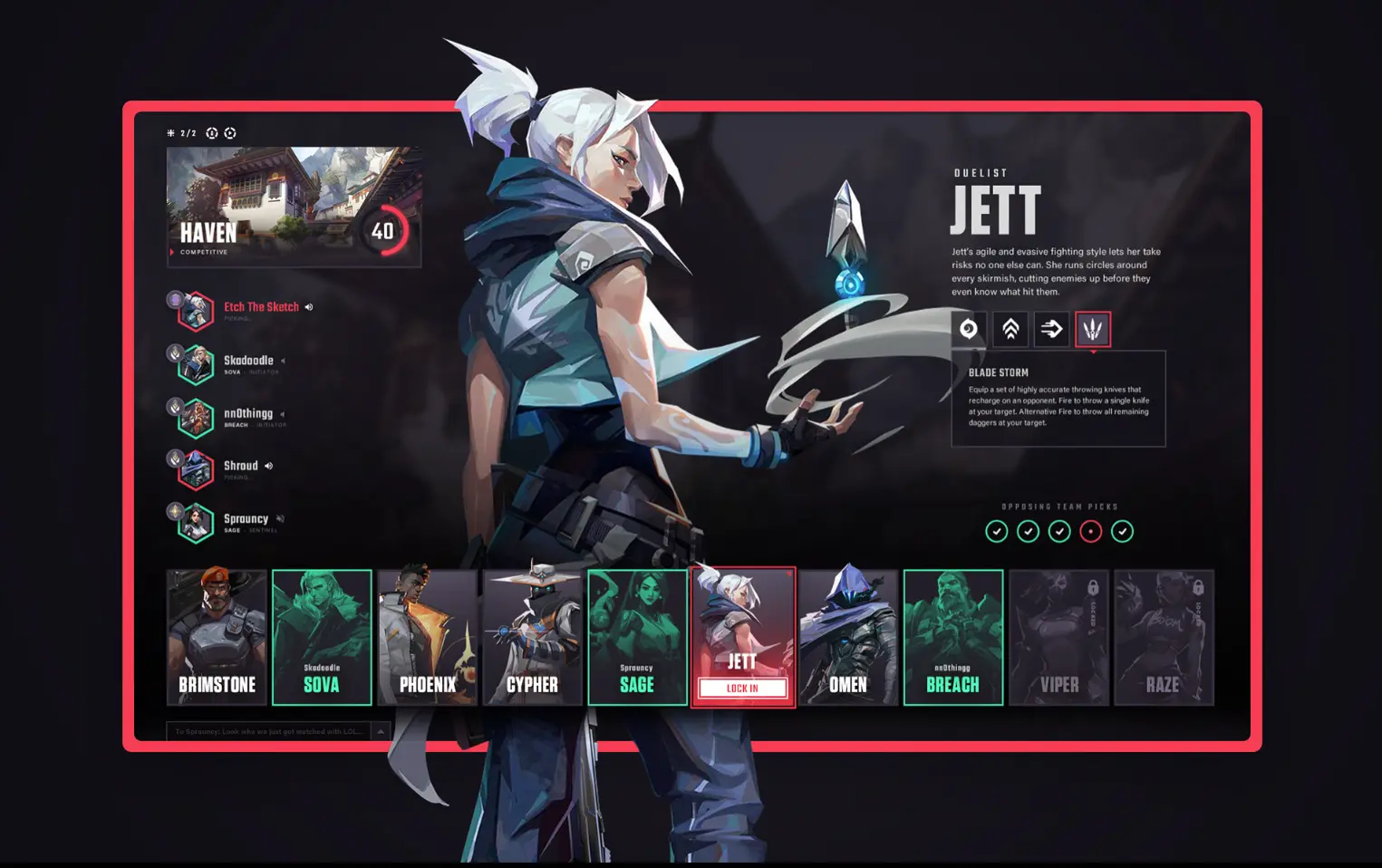Screen dimensions: 1382x868
Task: Select Jett's Cloudburst ability icon
Action: (969, 329)
